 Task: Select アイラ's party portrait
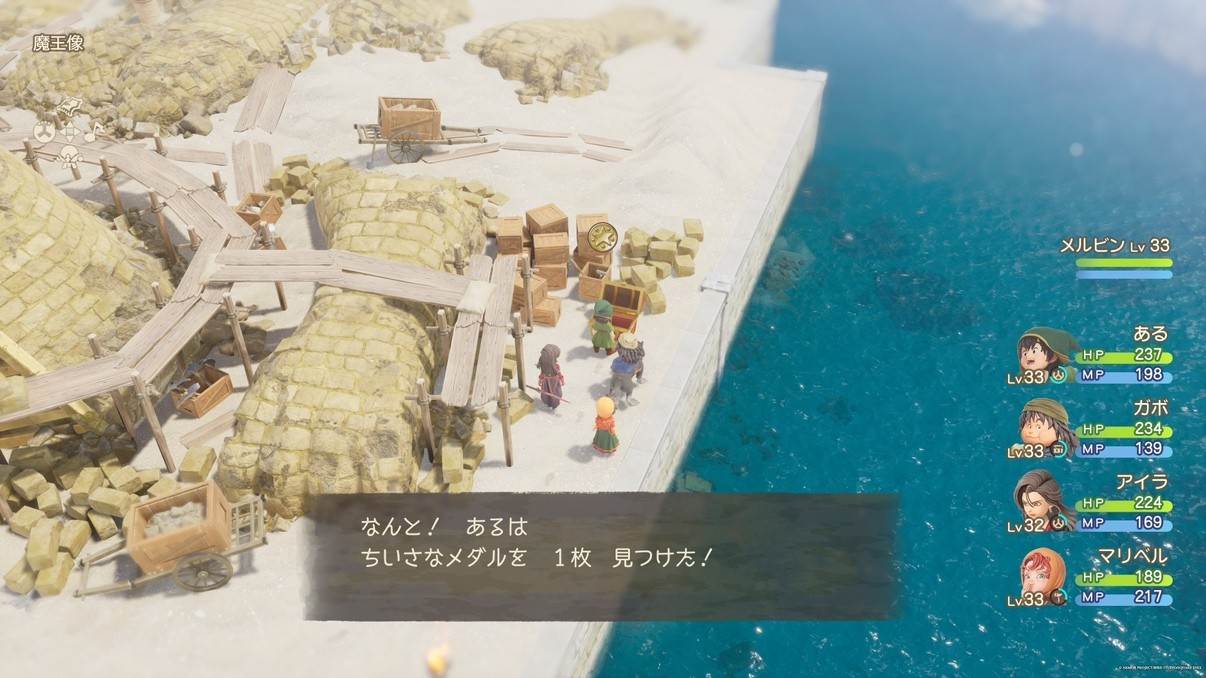tap(1041, 500)
